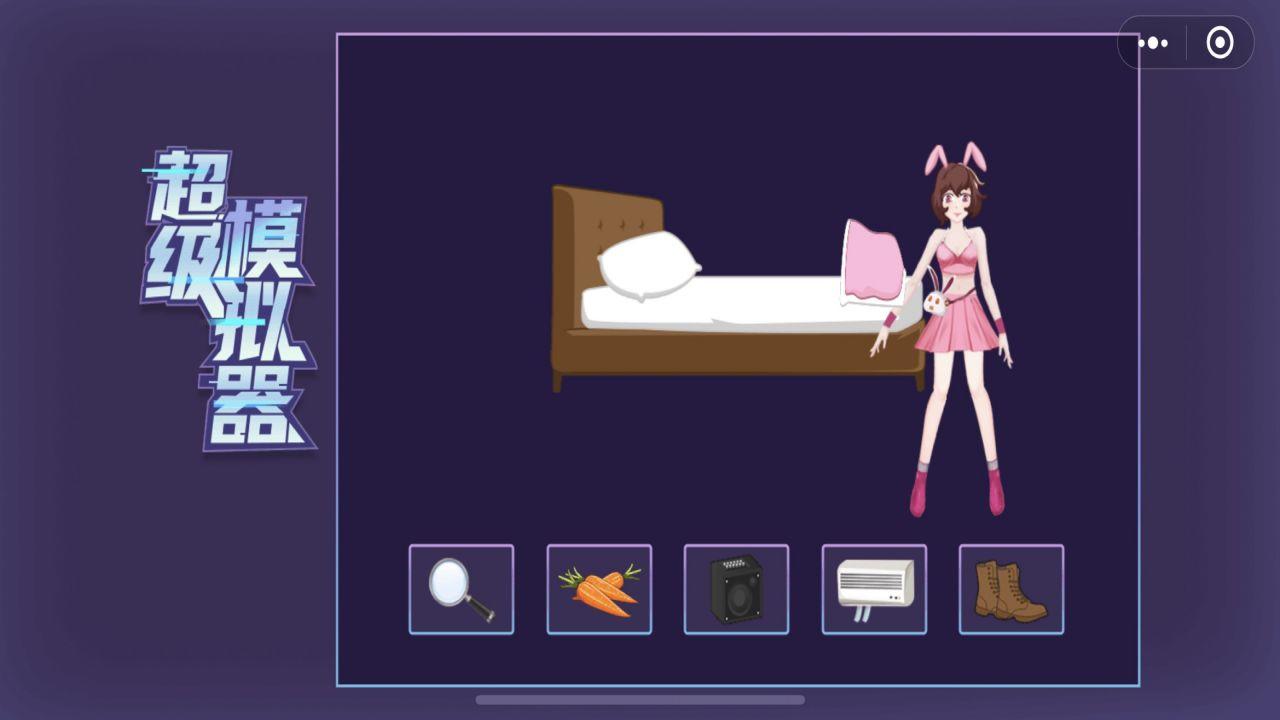
Task: Click the character's pink boots
Action: [918, 495]
